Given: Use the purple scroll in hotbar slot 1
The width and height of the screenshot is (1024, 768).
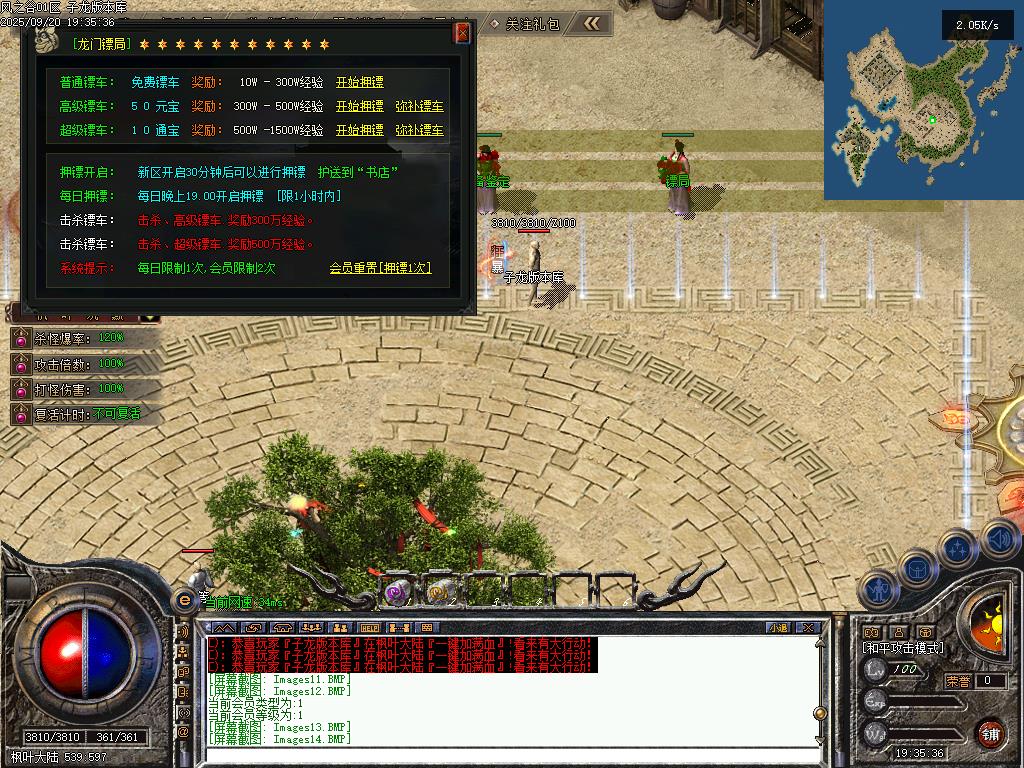Looking at the screenshot, I should click(x=397, y=592).
